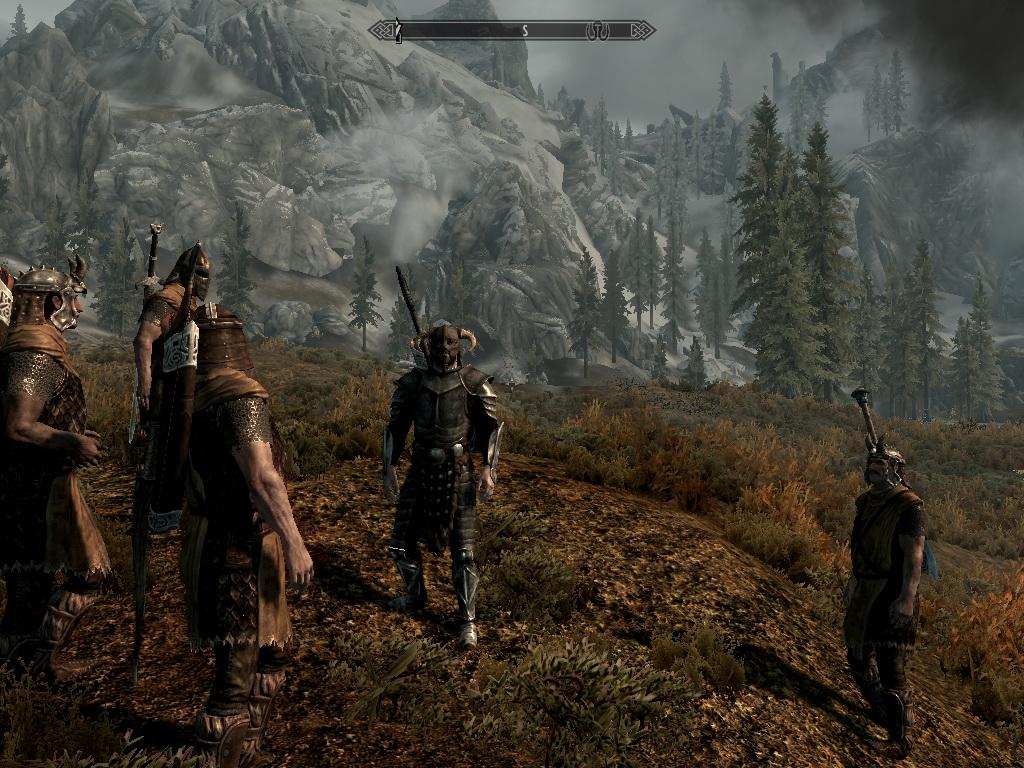Click the white location marker on the compass

click(398, 31)
